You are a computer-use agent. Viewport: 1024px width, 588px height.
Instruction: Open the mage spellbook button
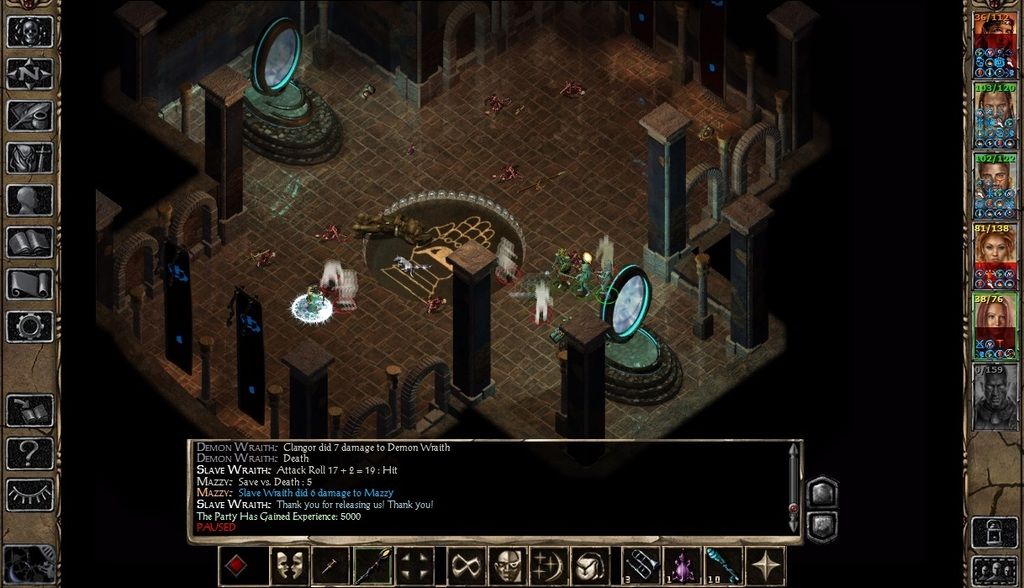[x=30, y=241]
